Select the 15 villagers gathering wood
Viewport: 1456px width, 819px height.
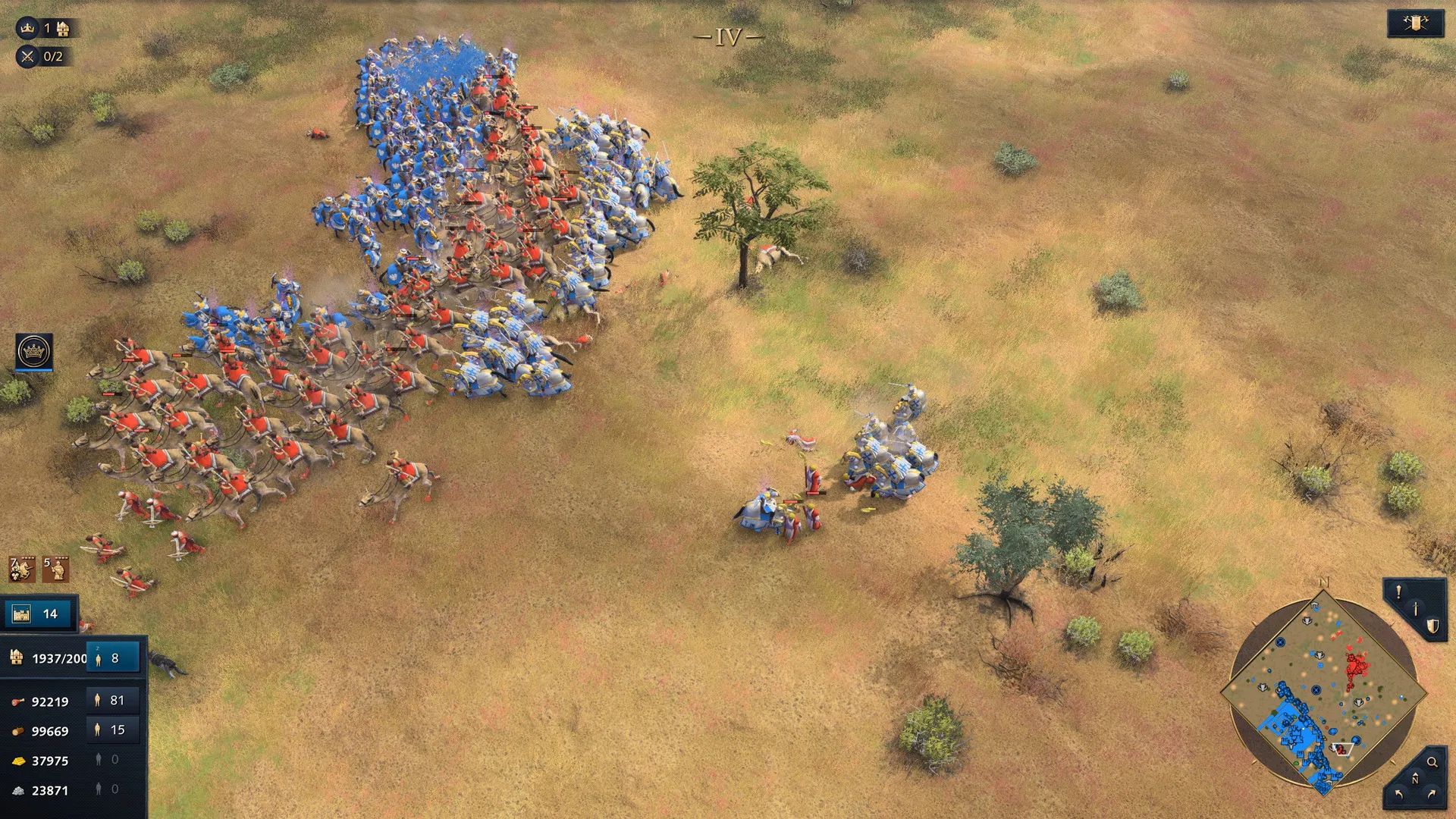pyautogui.click(x=111, y=730)
